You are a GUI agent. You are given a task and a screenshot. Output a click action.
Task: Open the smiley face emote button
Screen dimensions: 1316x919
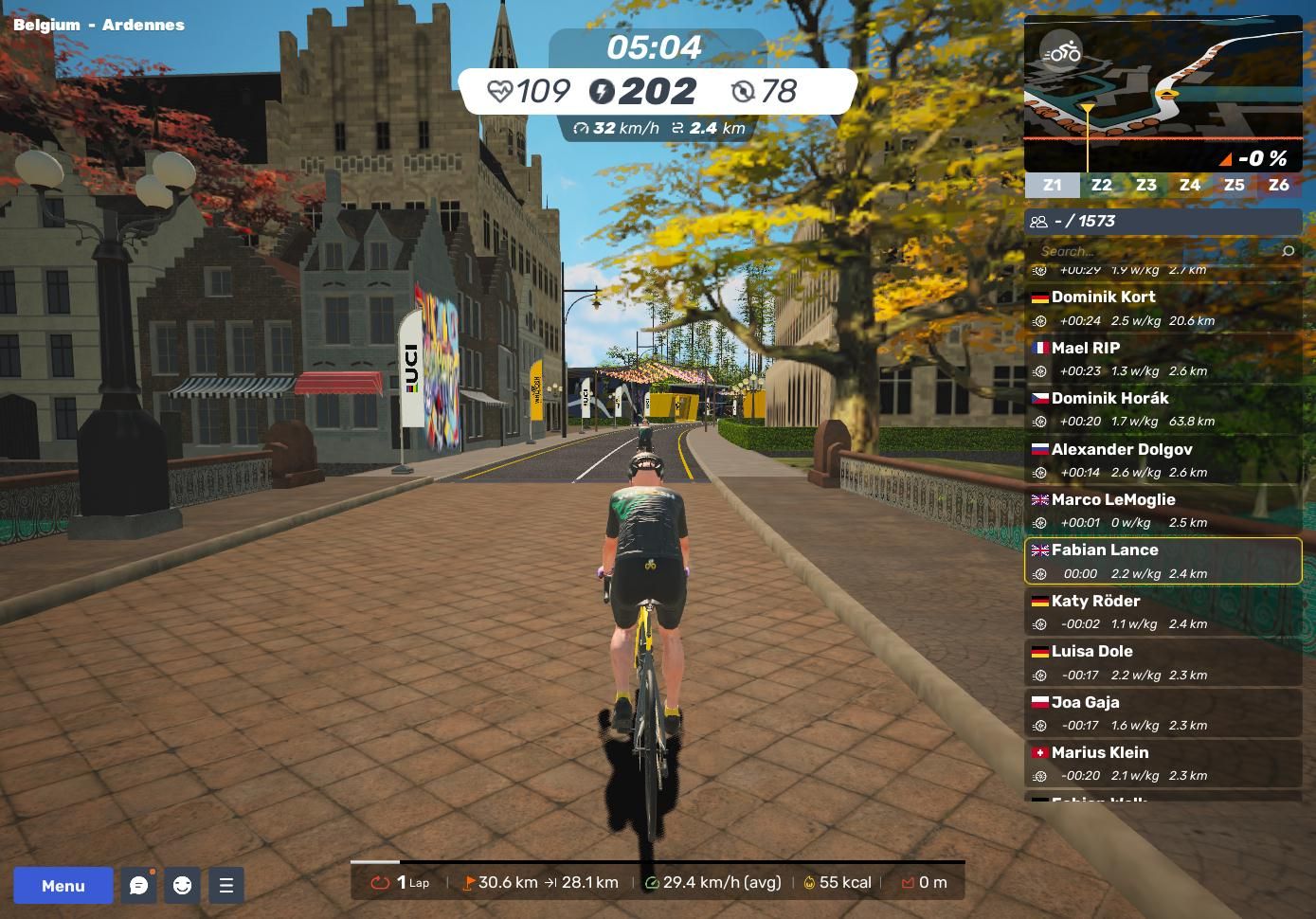[x=182, y=886]
